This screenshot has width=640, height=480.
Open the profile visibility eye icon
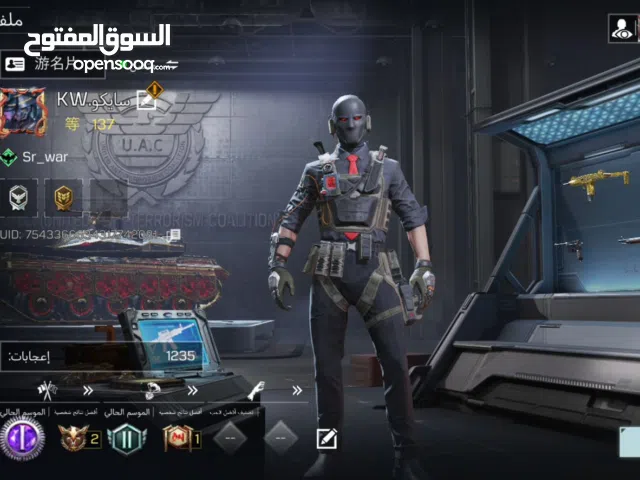[x=620, y=29]
